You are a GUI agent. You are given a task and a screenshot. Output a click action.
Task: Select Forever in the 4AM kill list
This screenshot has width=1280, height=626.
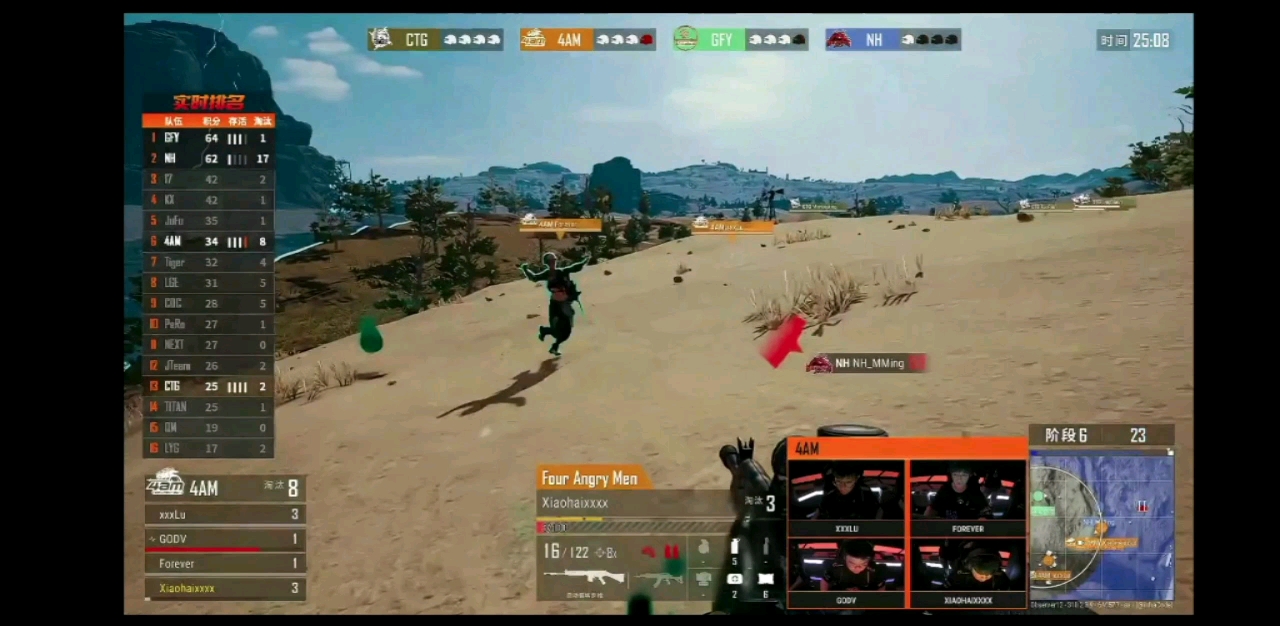tap(225, 564)
